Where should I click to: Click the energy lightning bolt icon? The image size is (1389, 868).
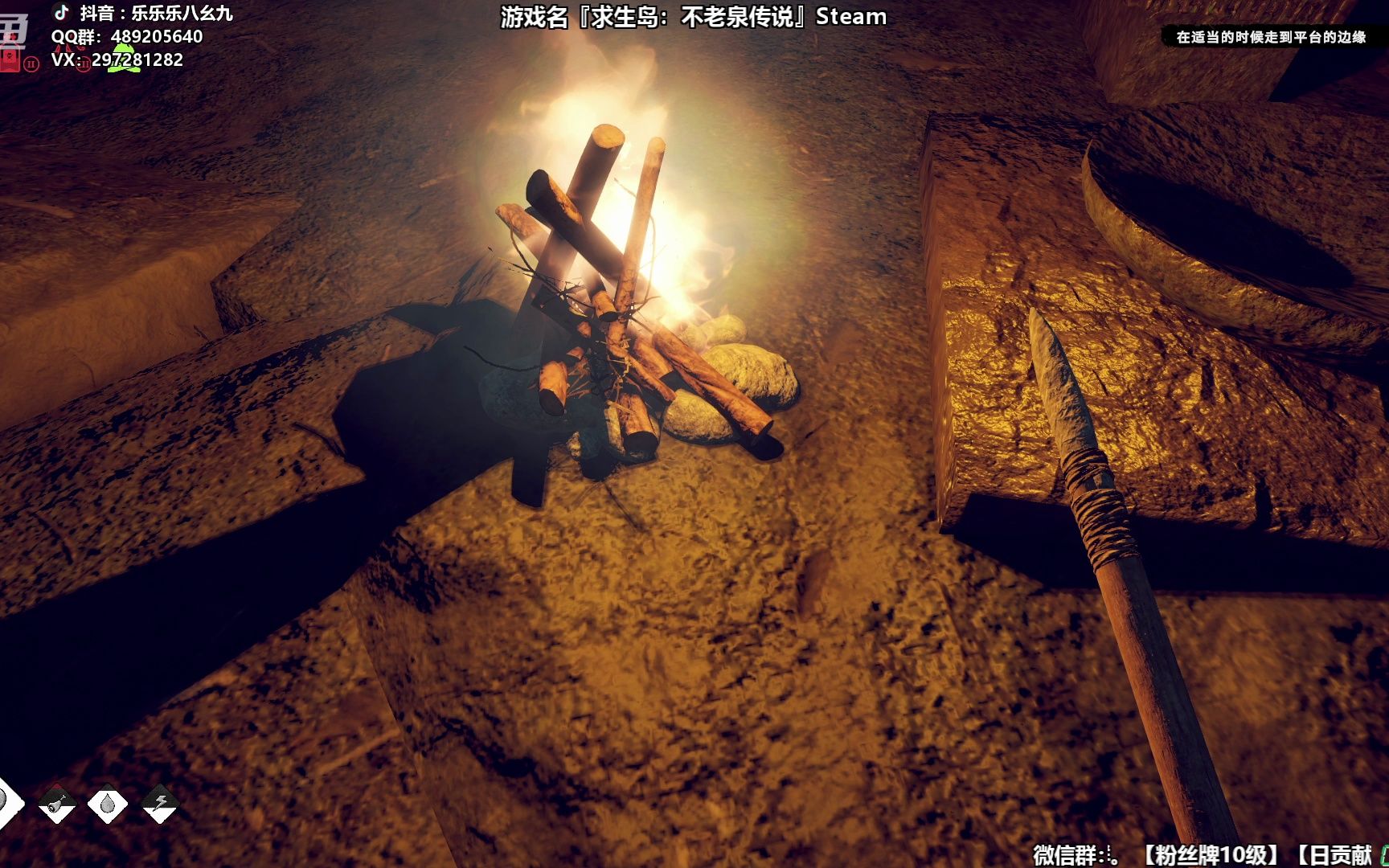(x=159, y=803)
